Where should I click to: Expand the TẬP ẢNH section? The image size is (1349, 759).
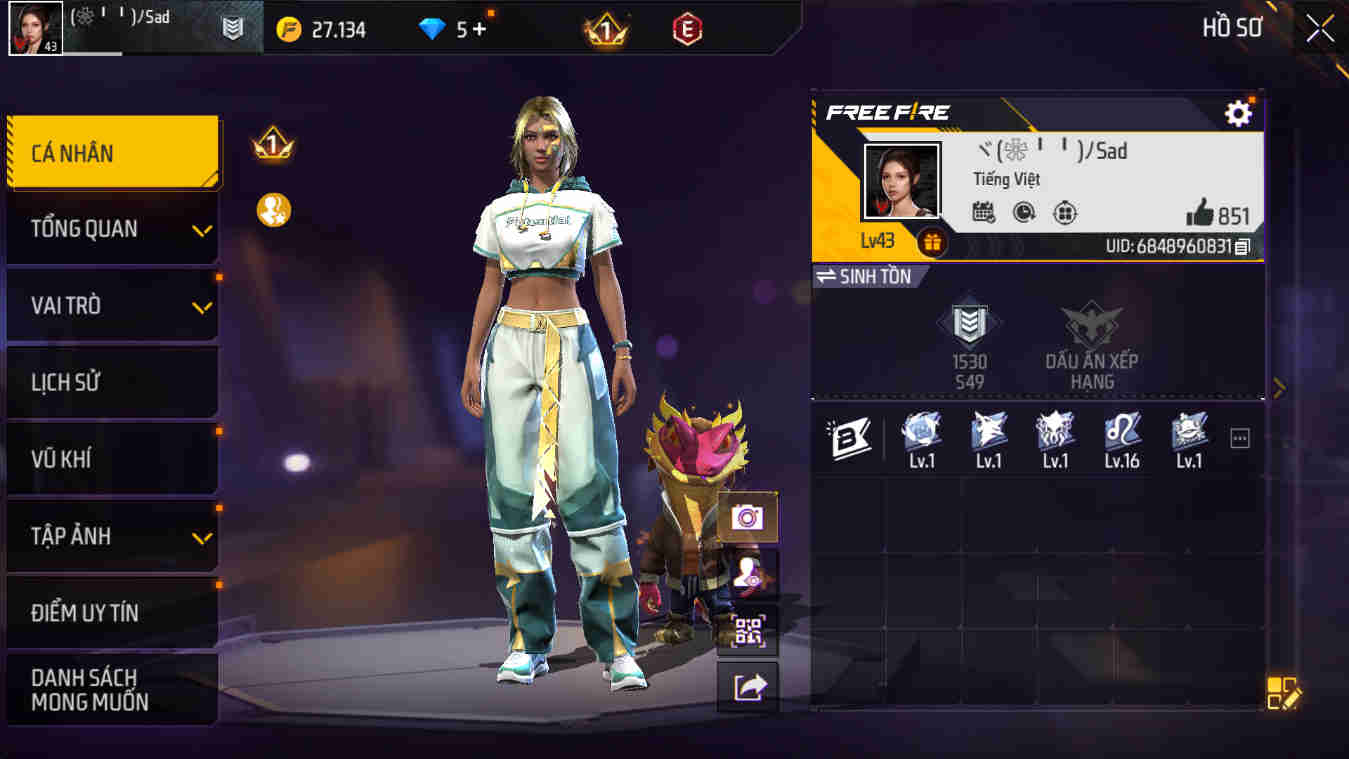tap(112, 536)
